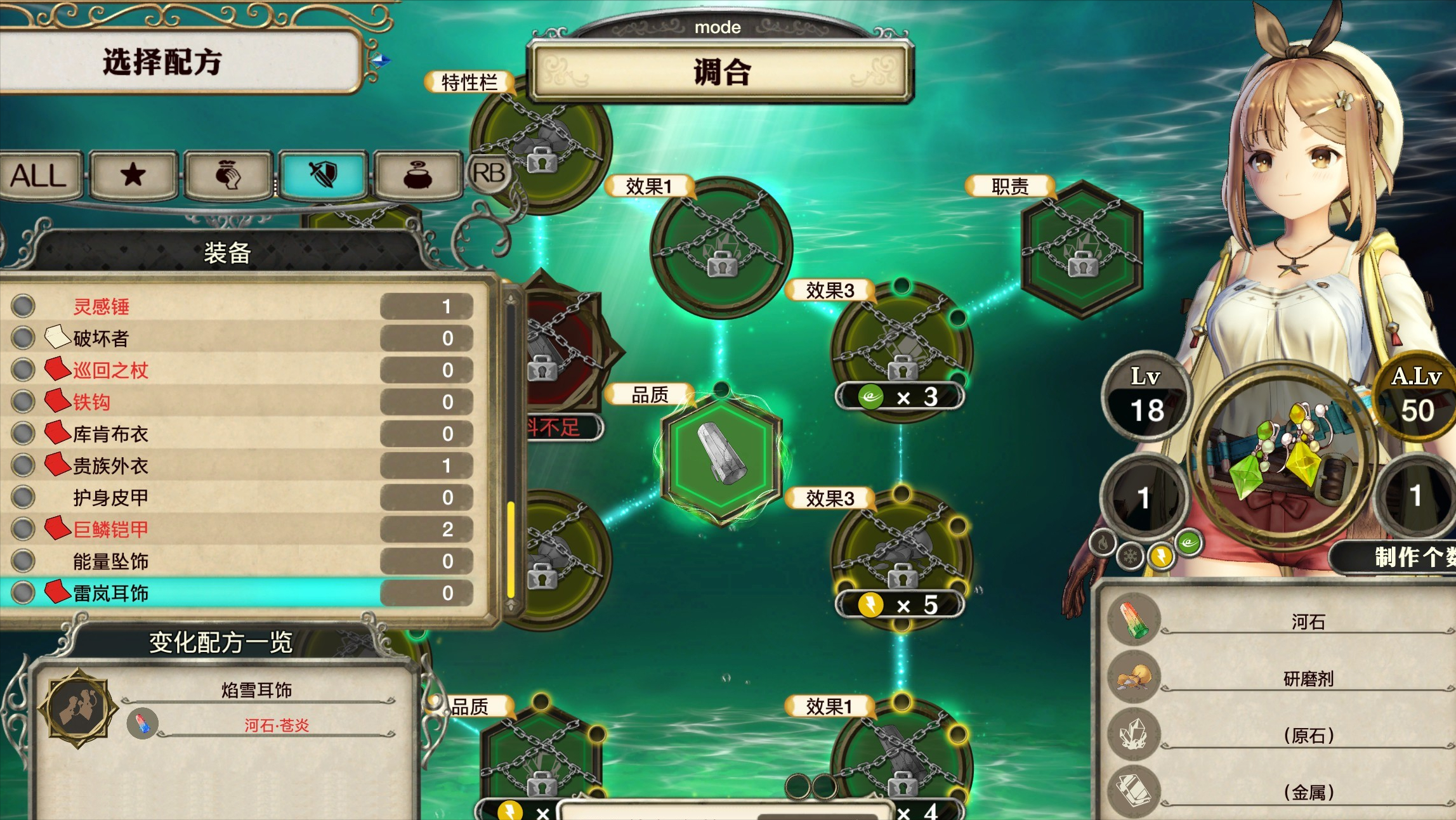This screenshot has width=1456, height=820.
Task: Select the 巡回之杖 recipe row
Action: [241, 370]
